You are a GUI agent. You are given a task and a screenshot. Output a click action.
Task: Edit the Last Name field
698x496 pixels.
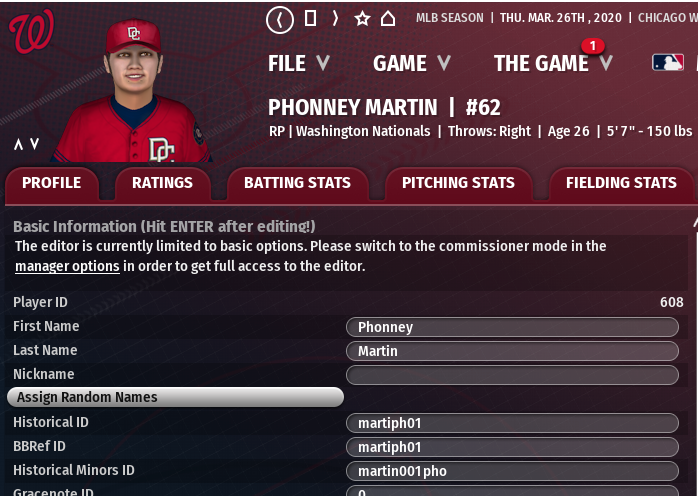point(512,351)
